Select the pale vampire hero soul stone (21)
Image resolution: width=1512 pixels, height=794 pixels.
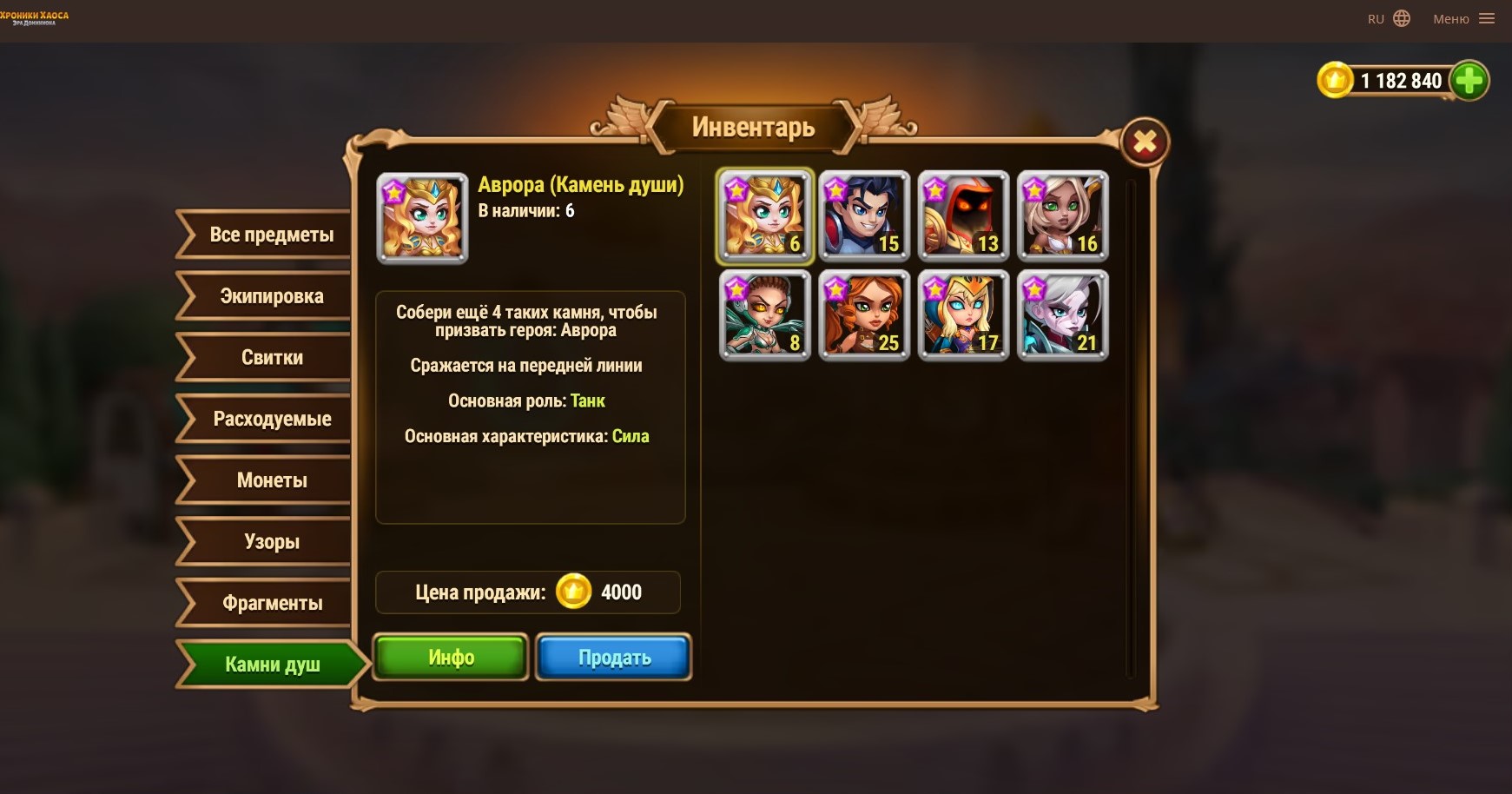click(1063, 315)
